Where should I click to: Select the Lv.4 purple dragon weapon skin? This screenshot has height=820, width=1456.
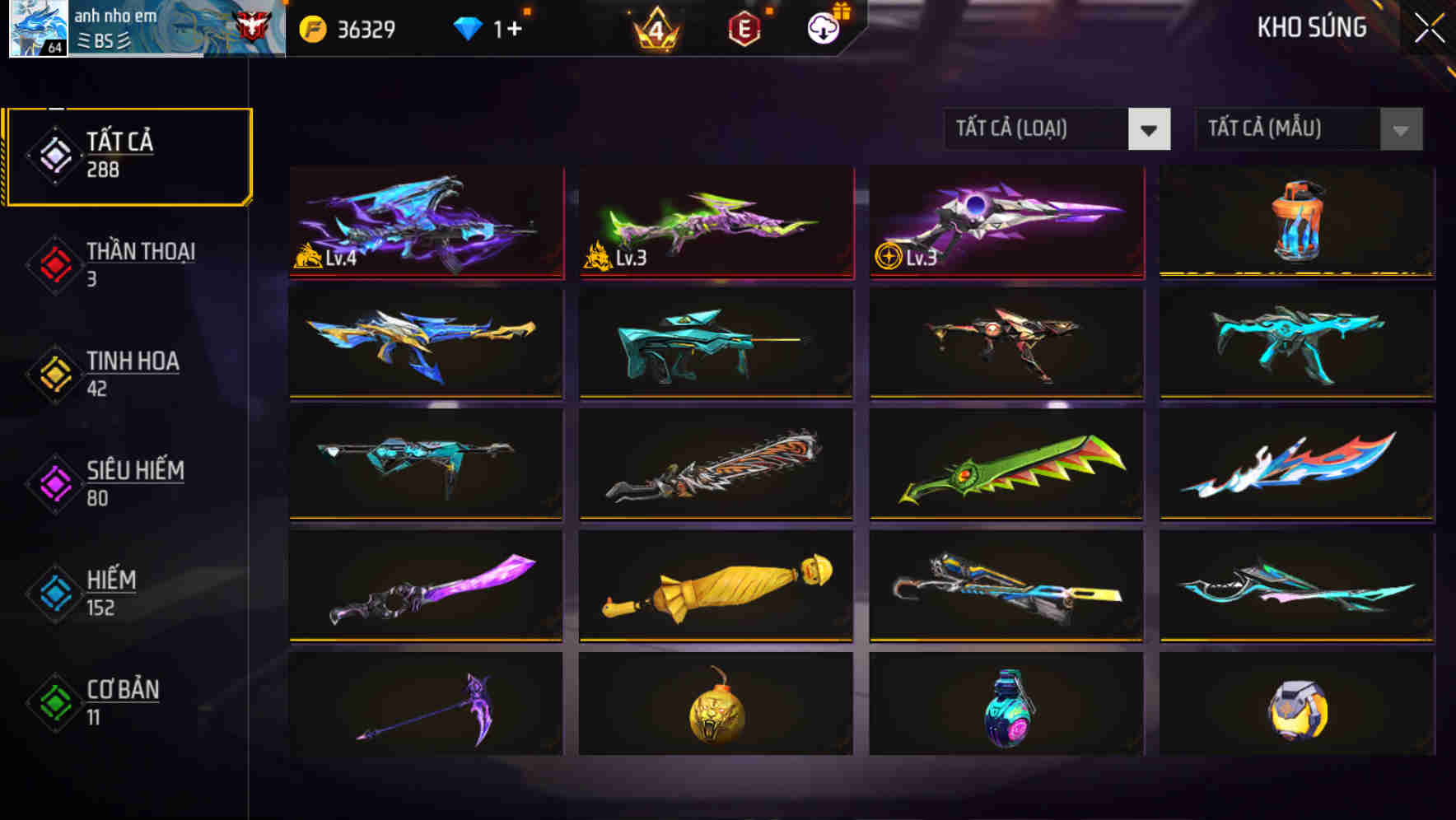coord(425,222)
